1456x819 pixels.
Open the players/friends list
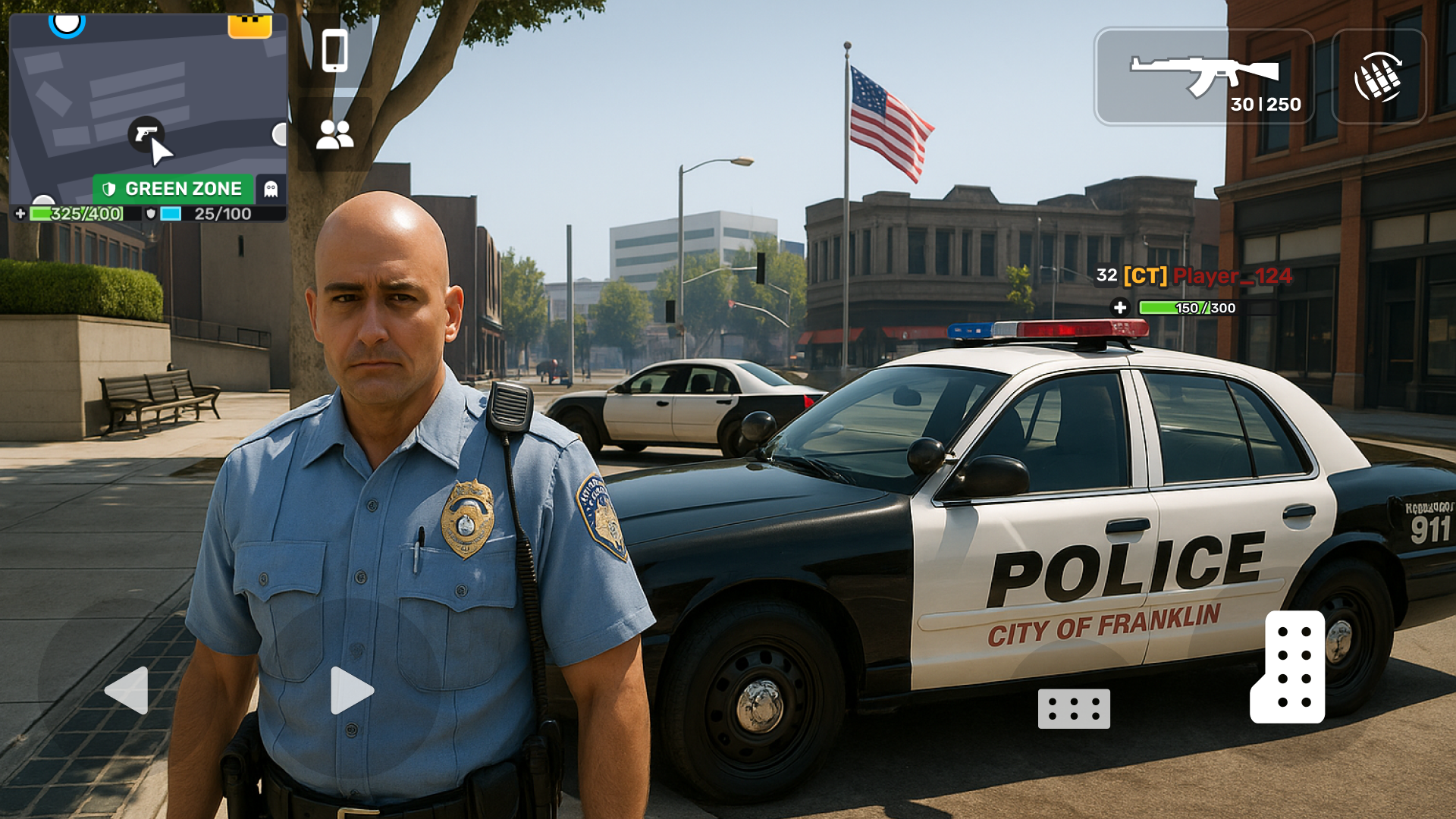point(336,136)
